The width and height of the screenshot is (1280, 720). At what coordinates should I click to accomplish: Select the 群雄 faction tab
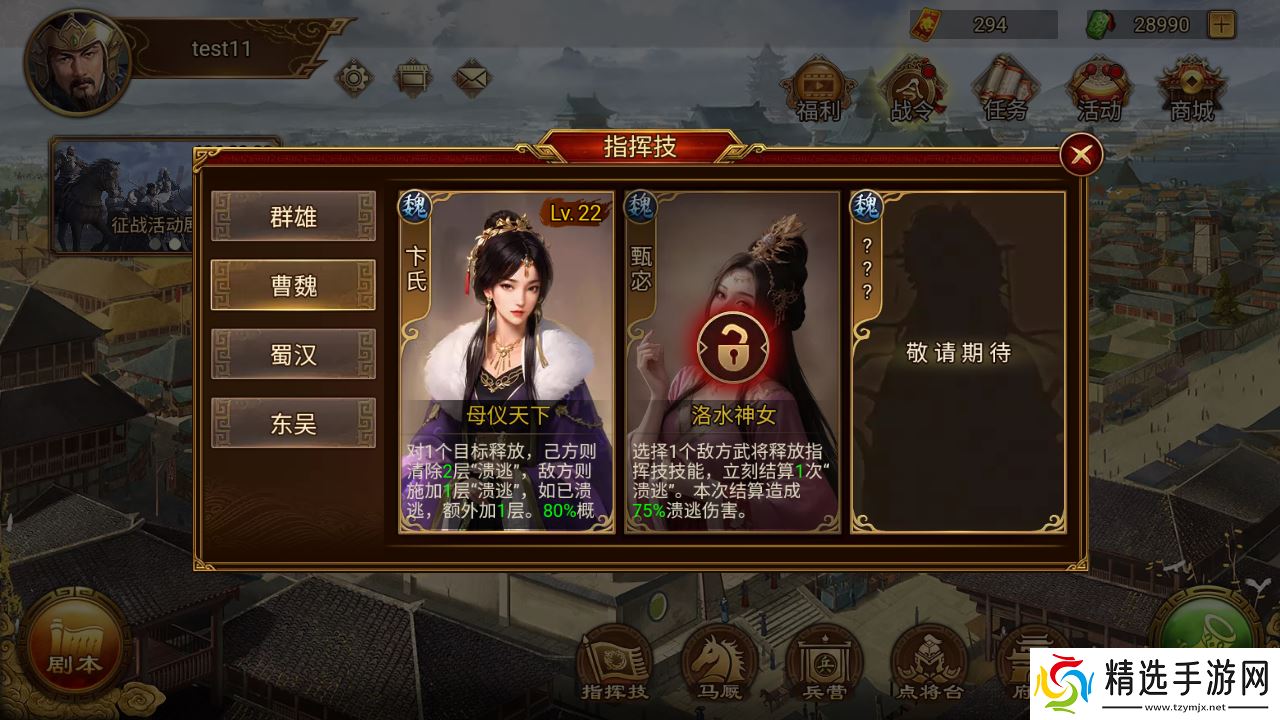click(291, 216)
